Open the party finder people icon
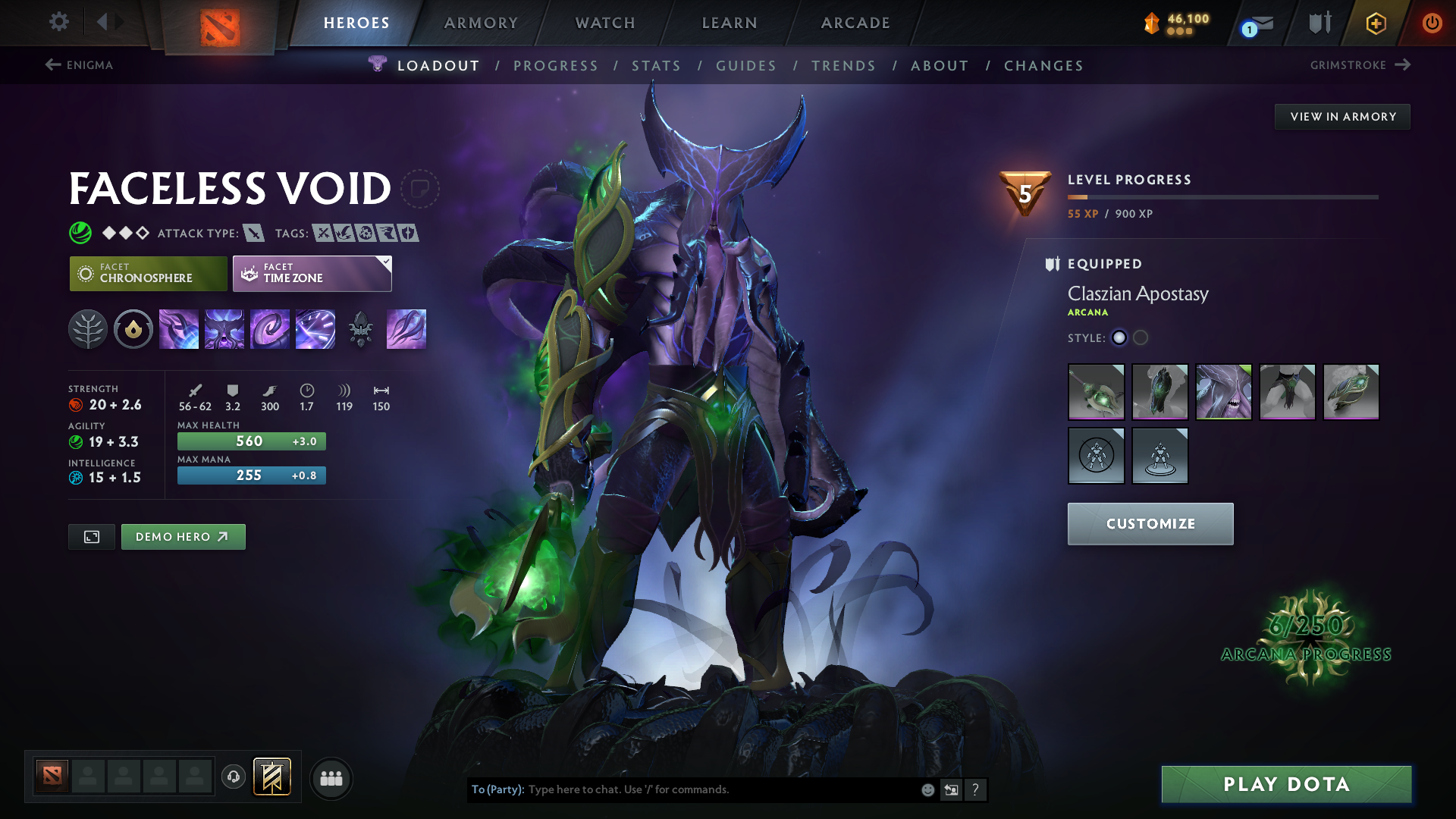Viewport: 1456px width, 819px height. [331, 778]
